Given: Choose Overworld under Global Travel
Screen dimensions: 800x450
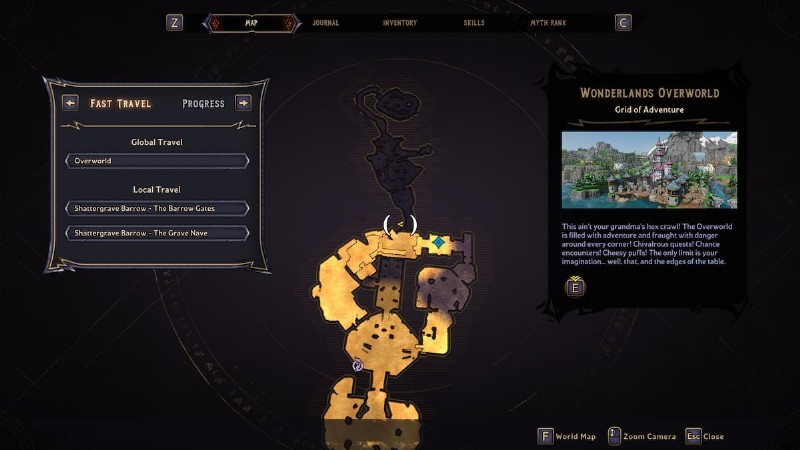Looking at the screenshot, I should coord(157,160).
